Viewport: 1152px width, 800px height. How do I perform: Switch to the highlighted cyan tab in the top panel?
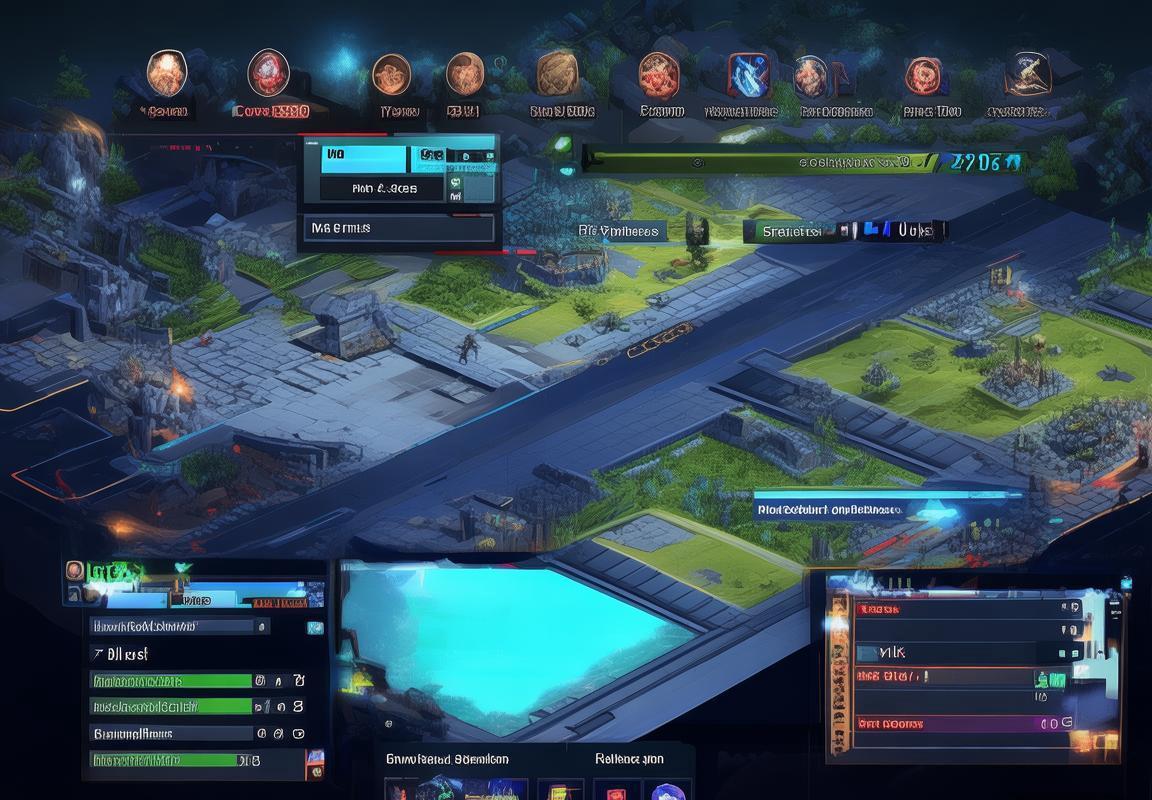click(x=364, y=158)
